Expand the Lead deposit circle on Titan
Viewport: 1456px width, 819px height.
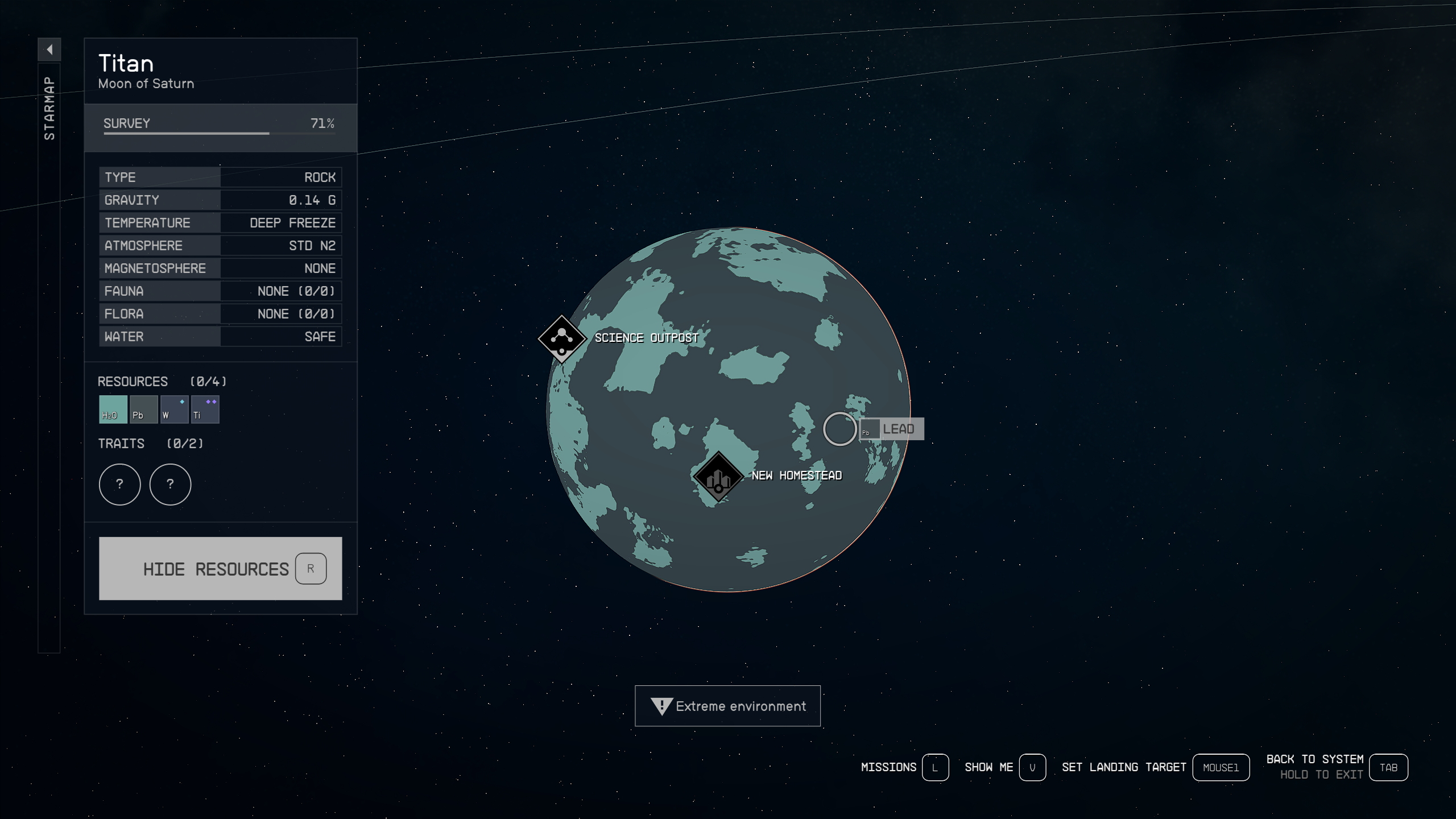tap(839, 429)
